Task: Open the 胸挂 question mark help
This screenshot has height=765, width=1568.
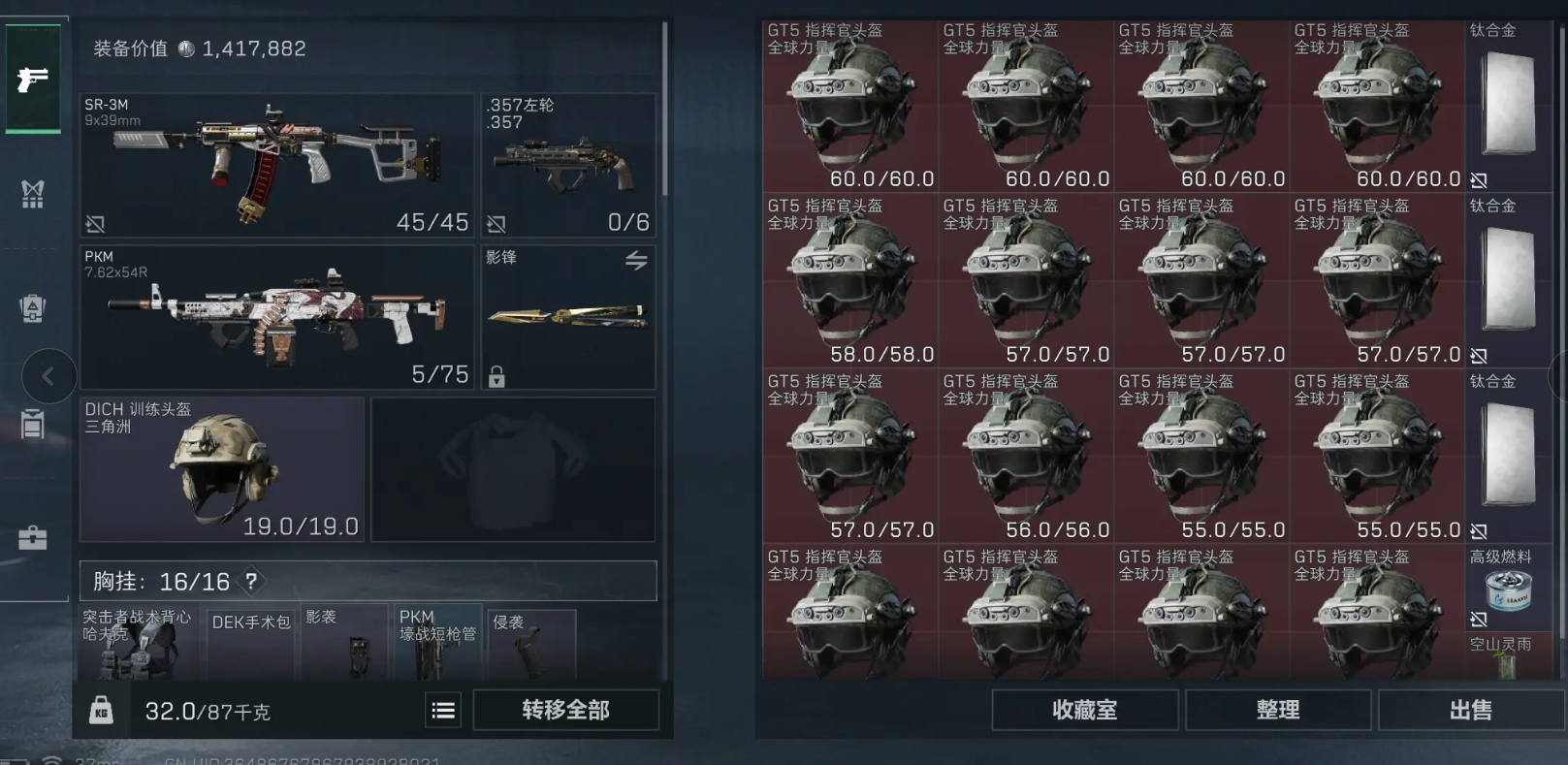Action: (x=251, y=581)
